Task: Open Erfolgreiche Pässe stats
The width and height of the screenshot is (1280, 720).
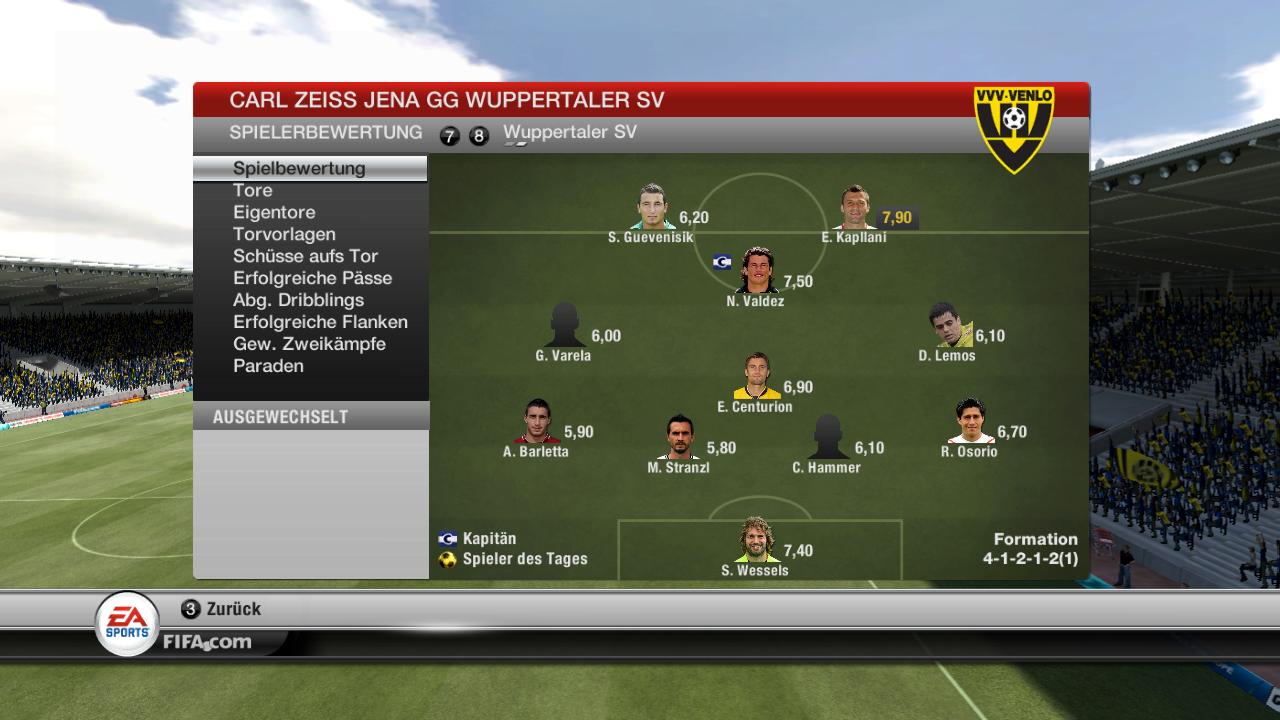Action: coord(312,278)
